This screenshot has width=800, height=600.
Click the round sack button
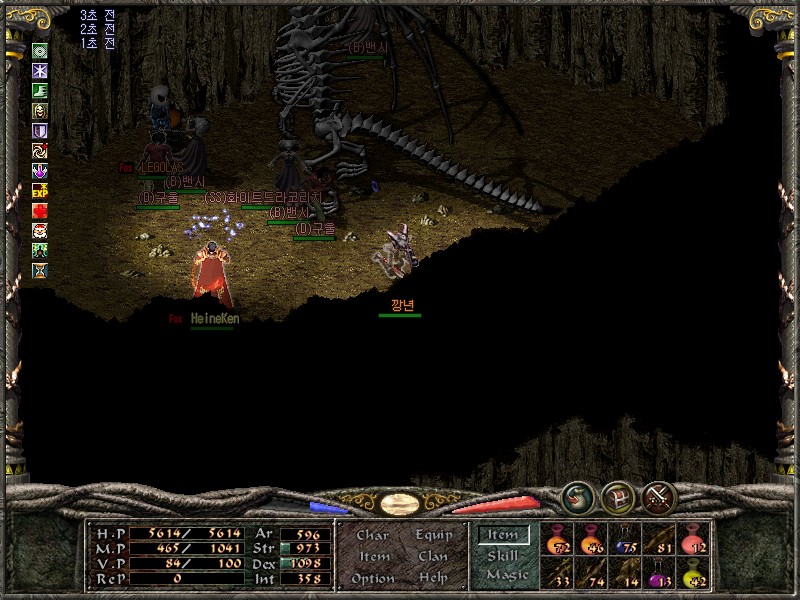pos(578,497)
